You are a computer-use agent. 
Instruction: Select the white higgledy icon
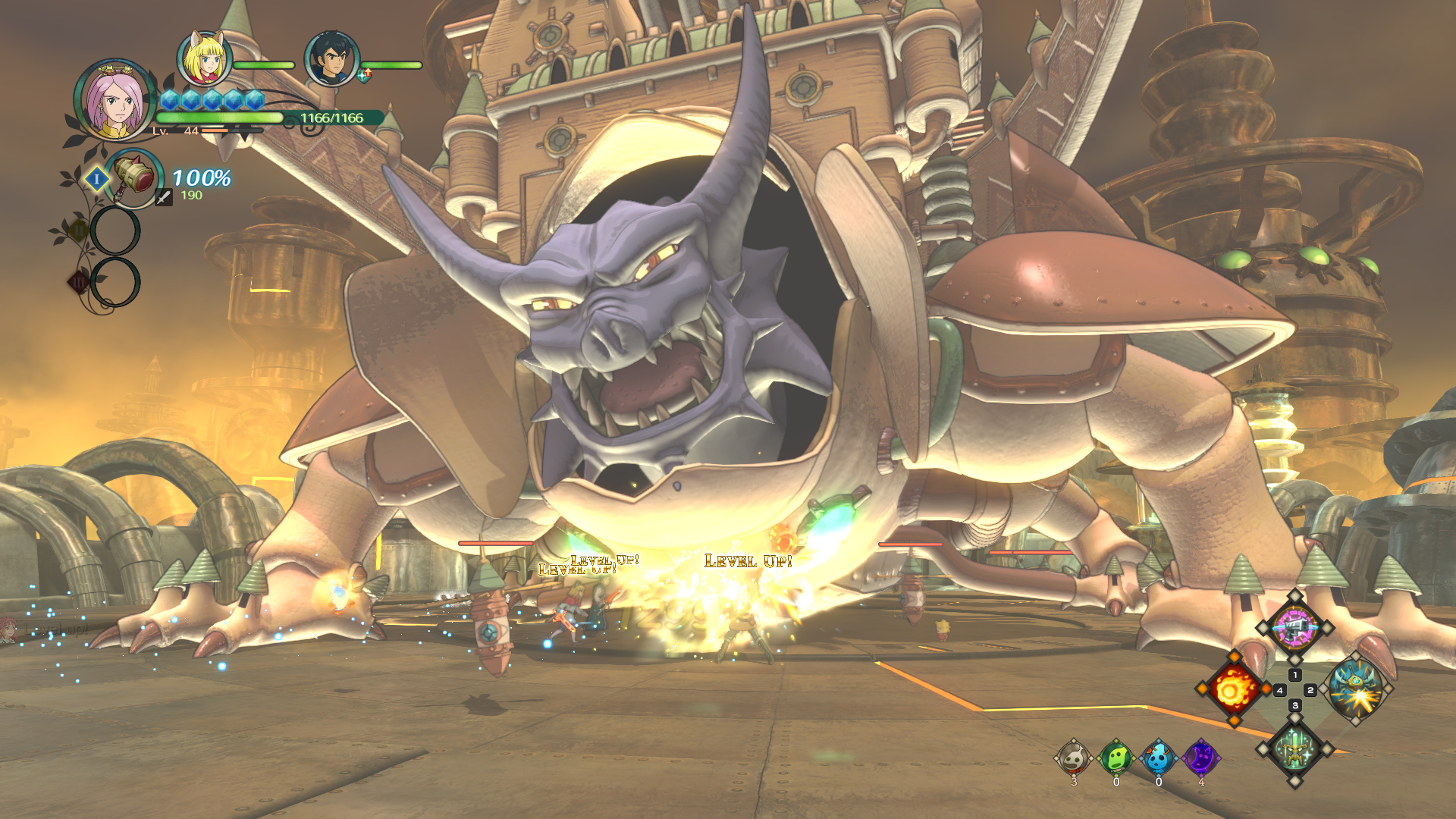[1074, 758]
